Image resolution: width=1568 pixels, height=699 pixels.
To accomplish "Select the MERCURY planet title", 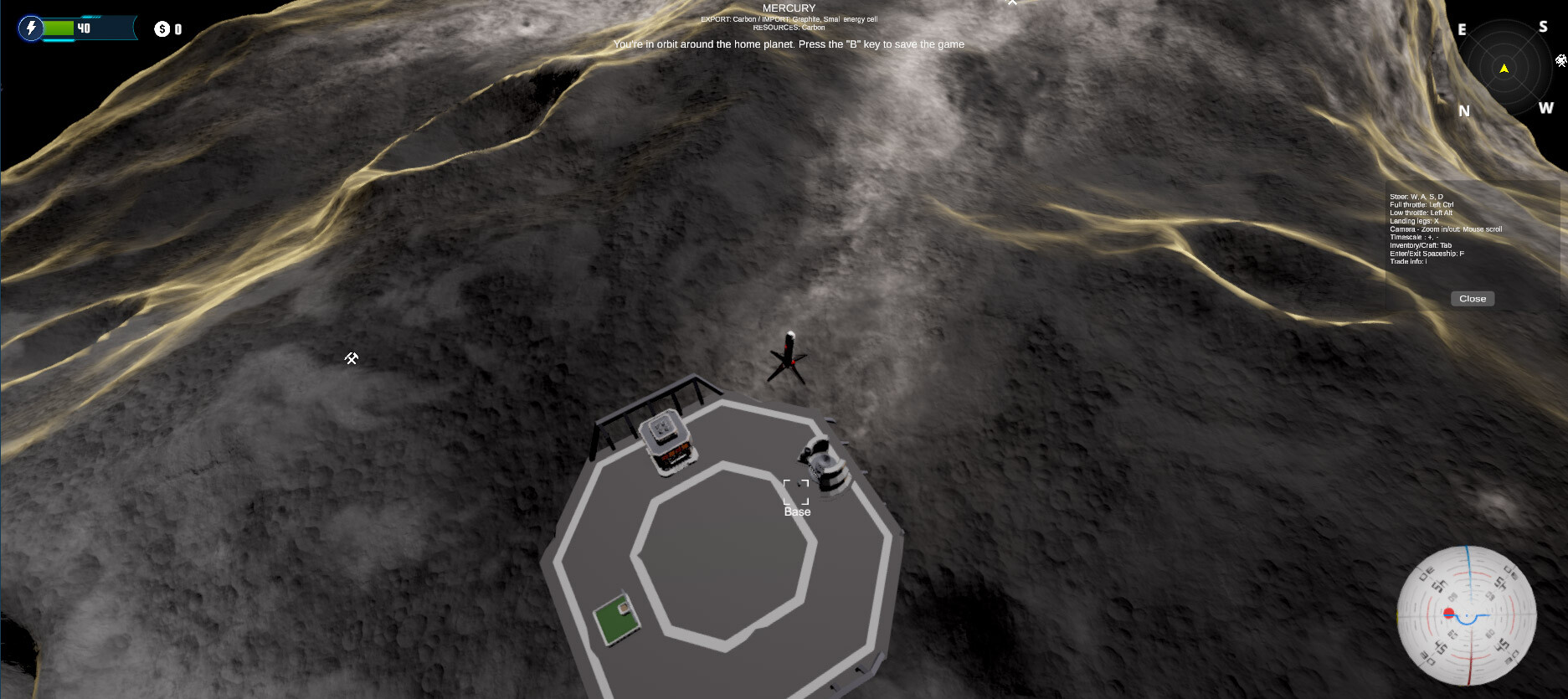I will 788,8.
